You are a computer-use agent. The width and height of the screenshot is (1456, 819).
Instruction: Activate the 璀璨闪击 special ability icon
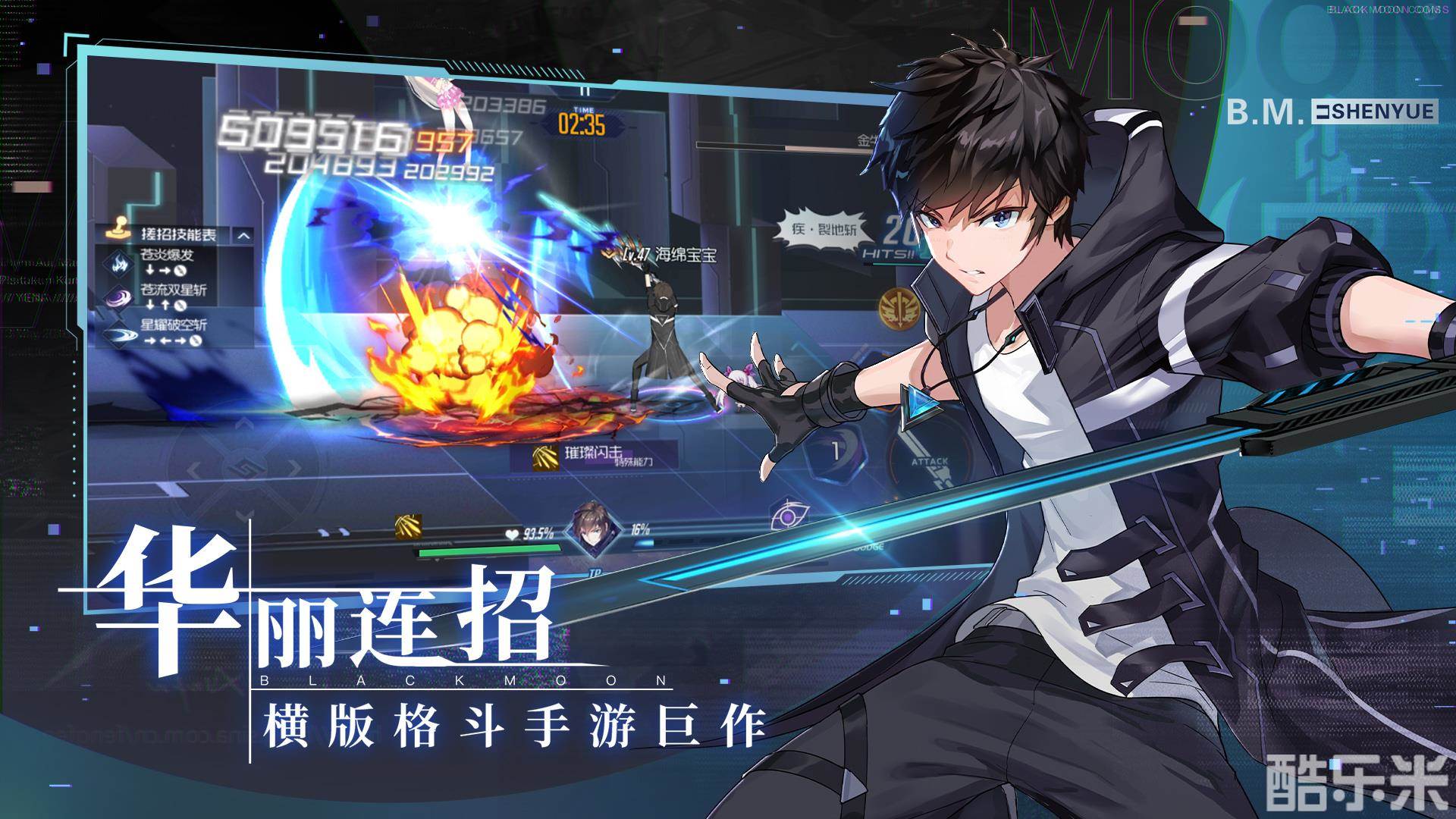[x=544, y=458]
